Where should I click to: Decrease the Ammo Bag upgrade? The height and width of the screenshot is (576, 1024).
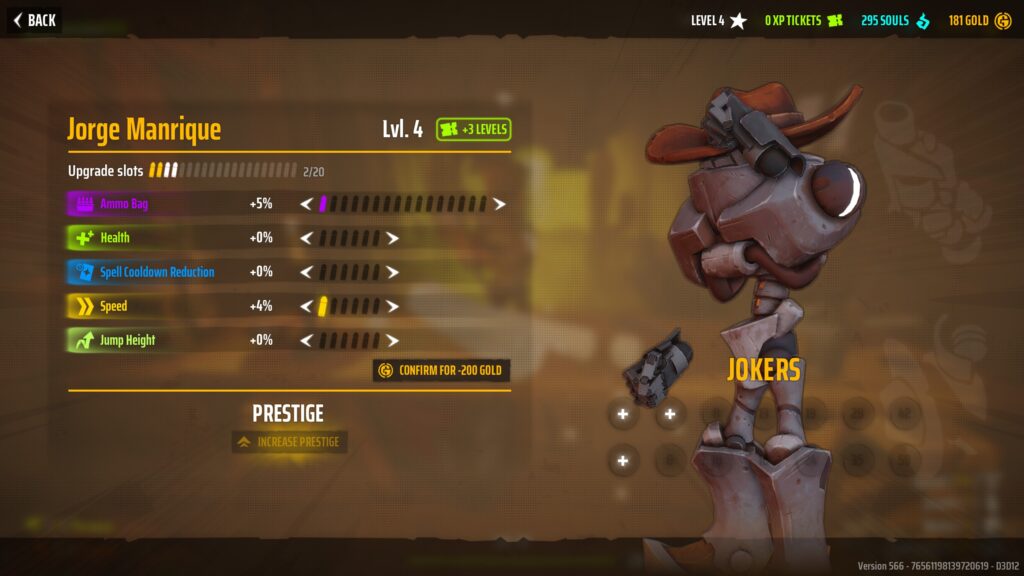(x=307, y=204)
